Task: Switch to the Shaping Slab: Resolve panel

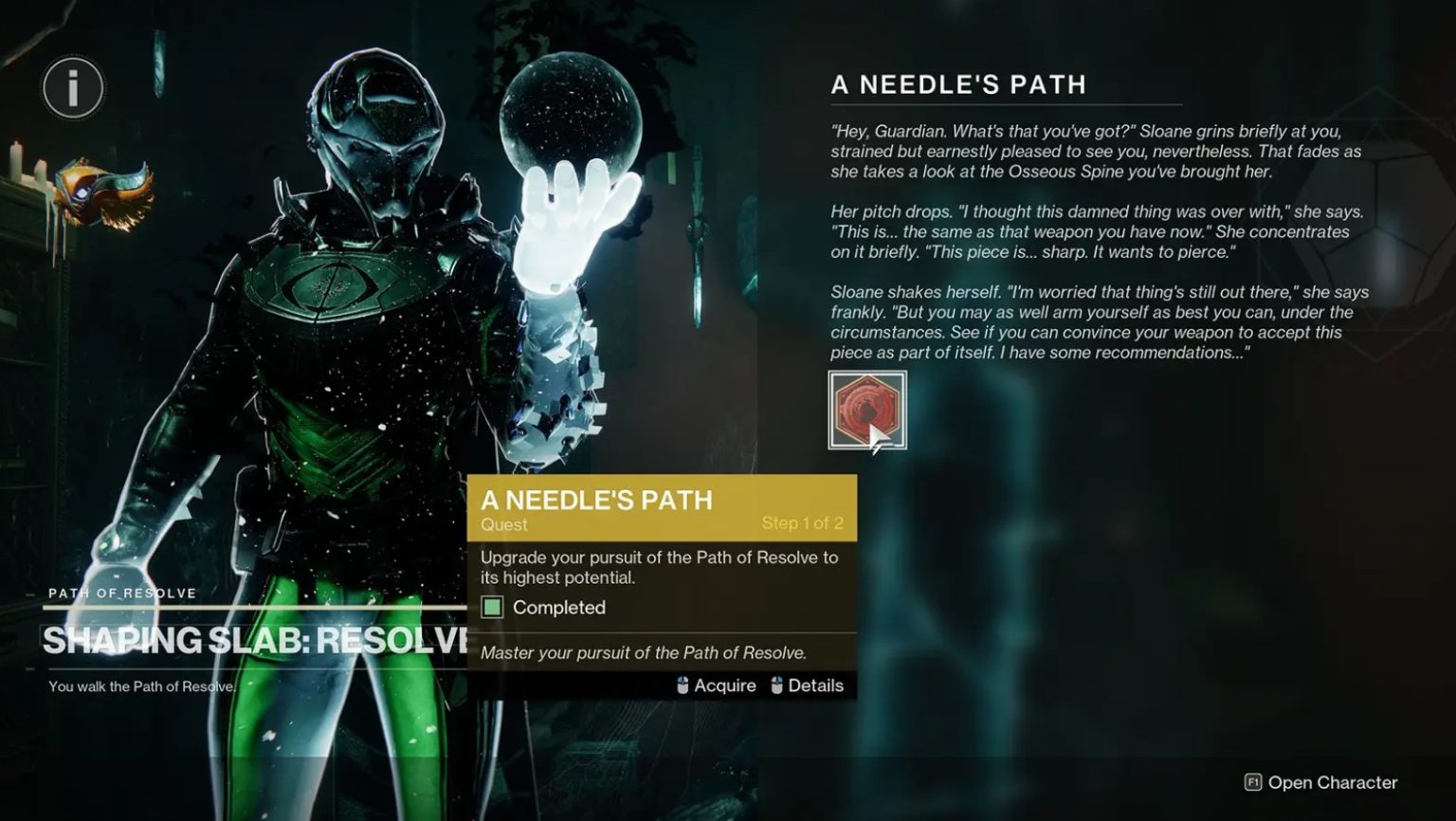Action: click(x=237, y=637)
